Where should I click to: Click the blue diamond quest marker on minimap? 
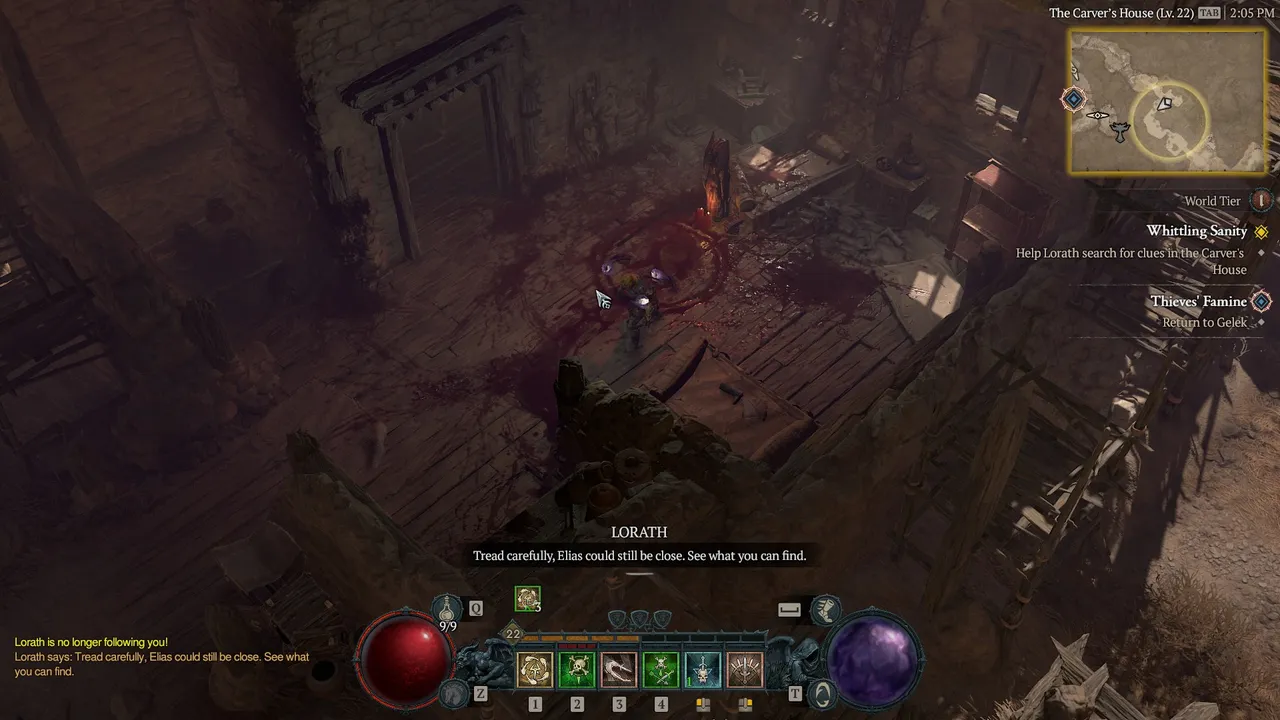pyautogui.click(x=1074, y=99)
